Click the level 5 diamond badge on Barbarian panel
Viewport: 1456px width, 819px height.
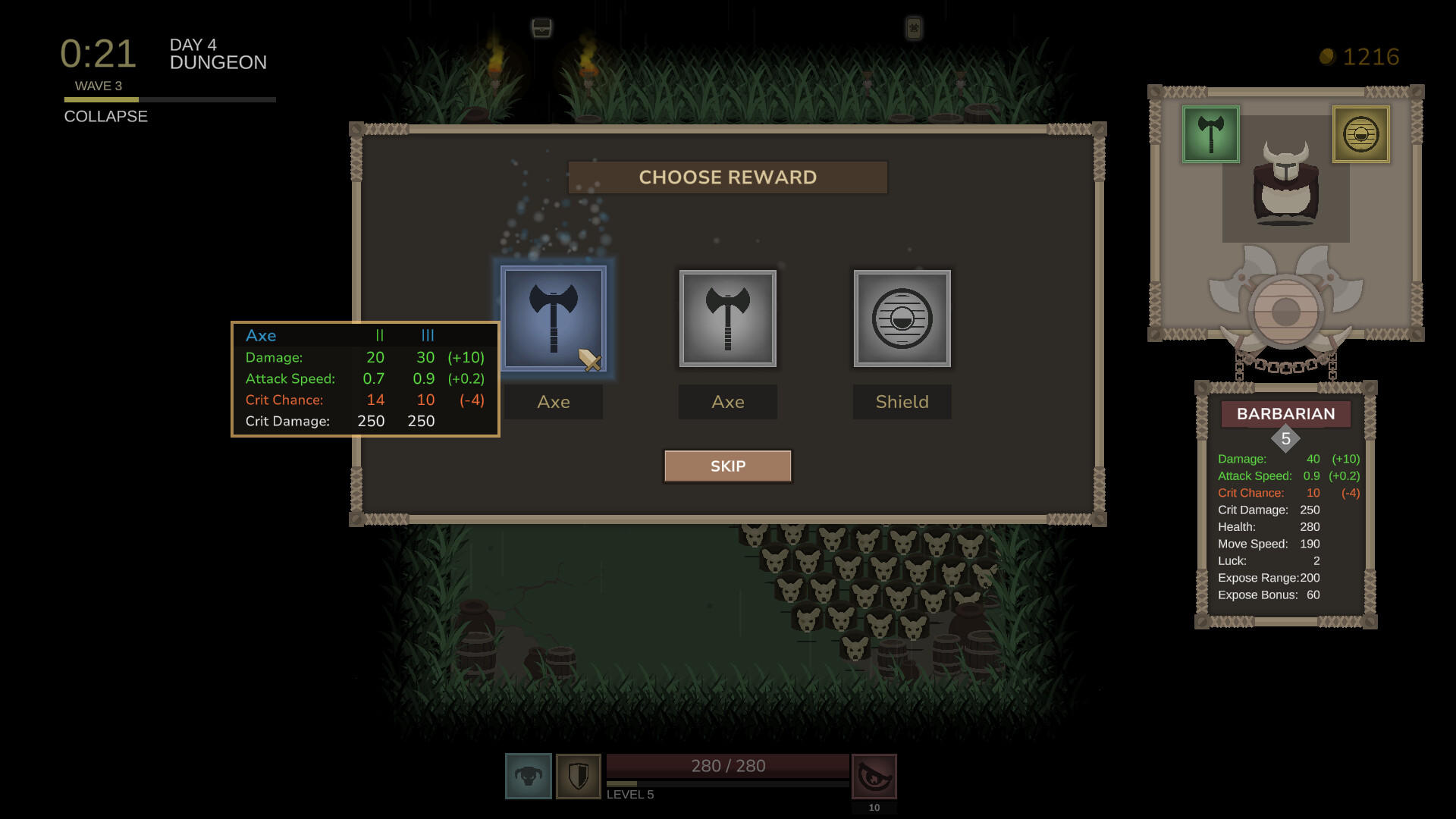pos(1285,437)
